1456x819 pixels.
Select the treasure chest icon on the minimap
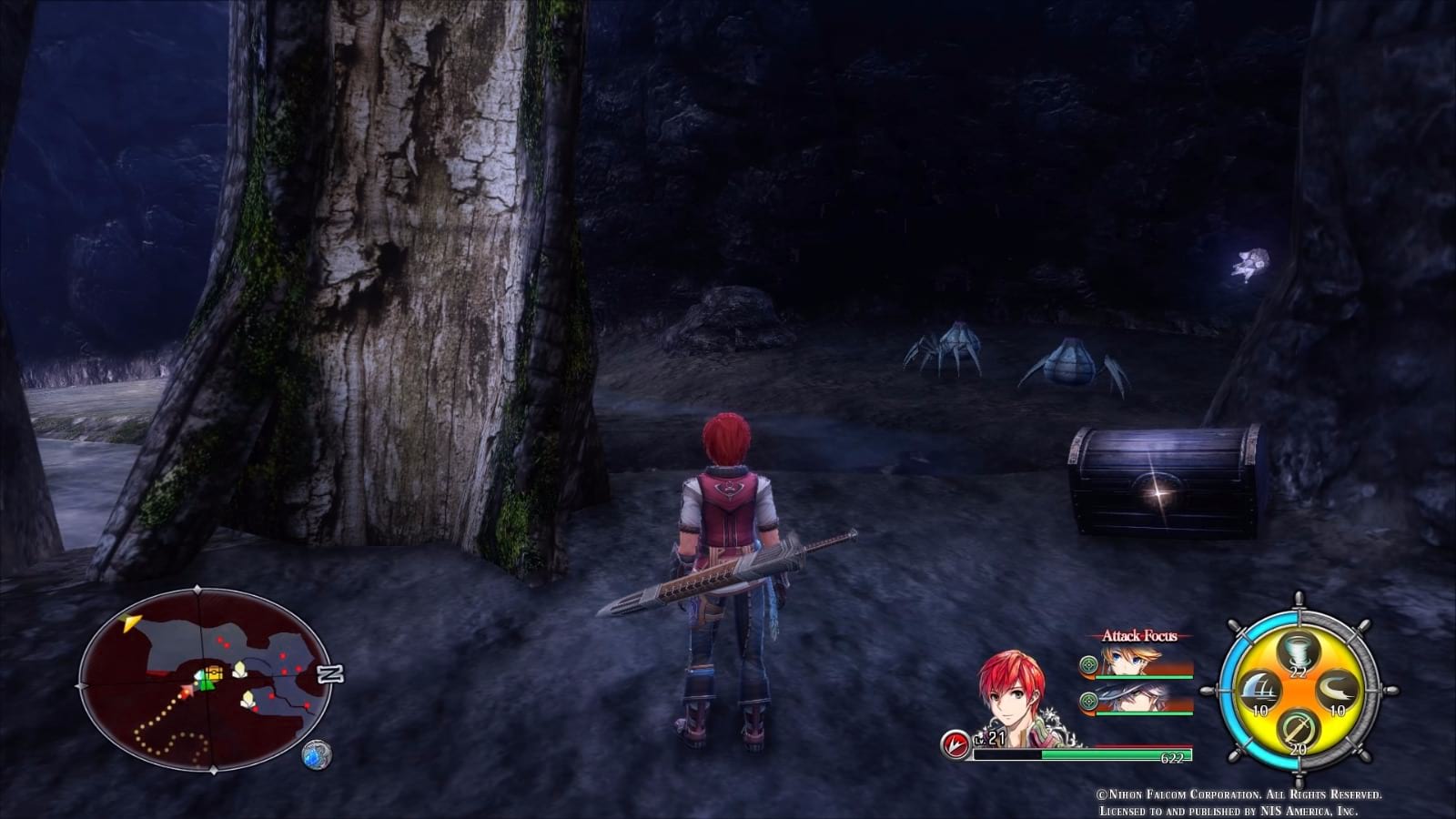click(x=215, y=674)
